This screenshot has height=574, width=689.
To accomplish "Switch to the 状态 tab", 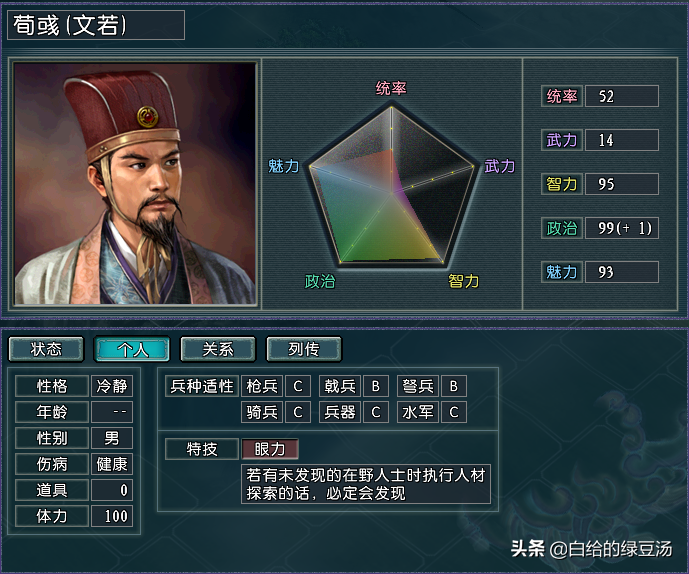I will [46, 349].
